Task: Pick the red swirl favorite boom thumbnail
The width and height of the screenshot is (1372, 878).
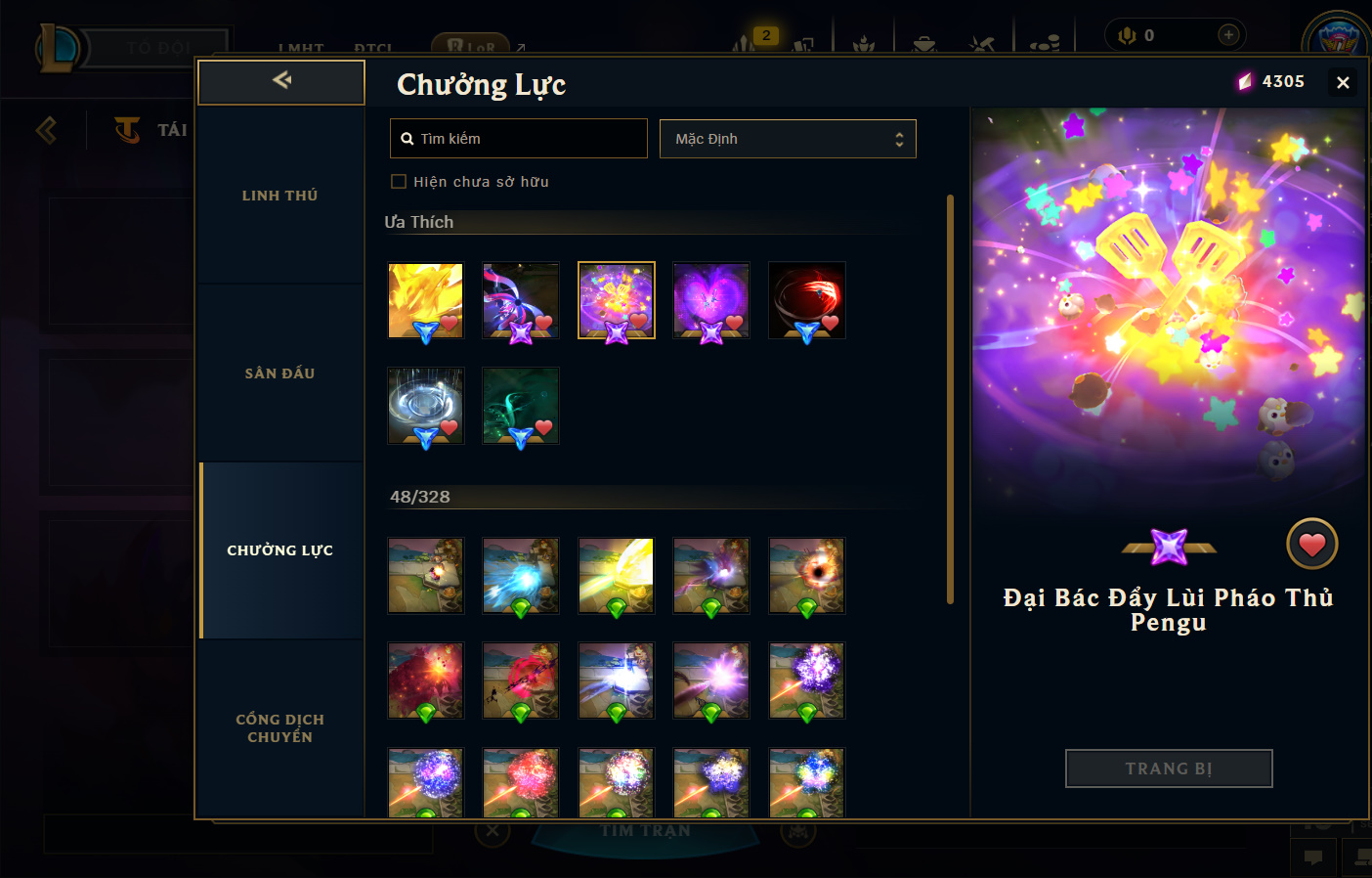Action: coord(806,300)
